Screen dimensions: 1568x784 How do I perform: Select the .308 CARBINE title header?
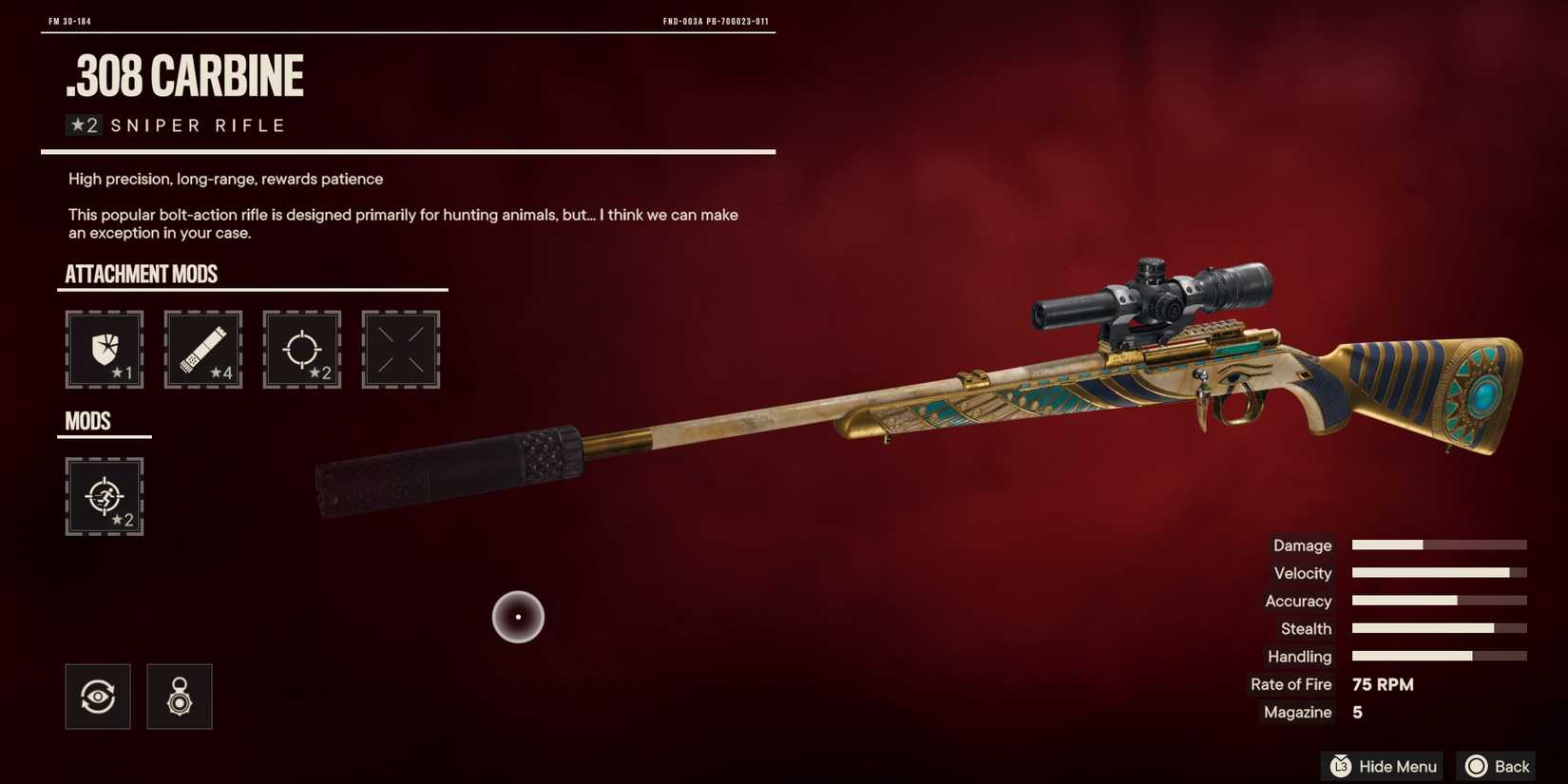click(x=185, y=76)
